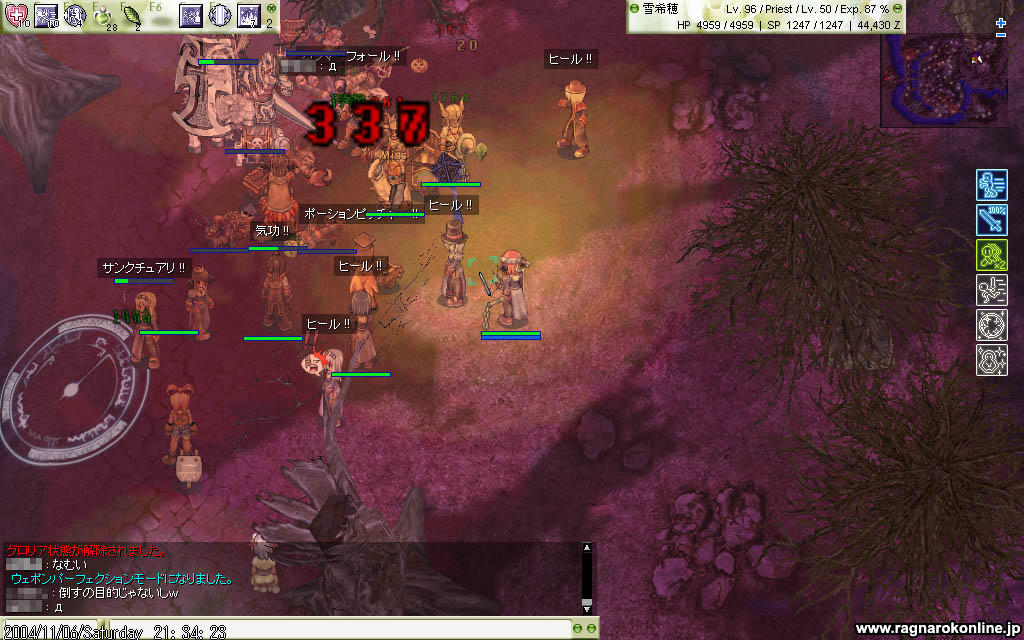Activate the round gate skill slot
Screen dimensions: 1024x640
coord(219,15)
